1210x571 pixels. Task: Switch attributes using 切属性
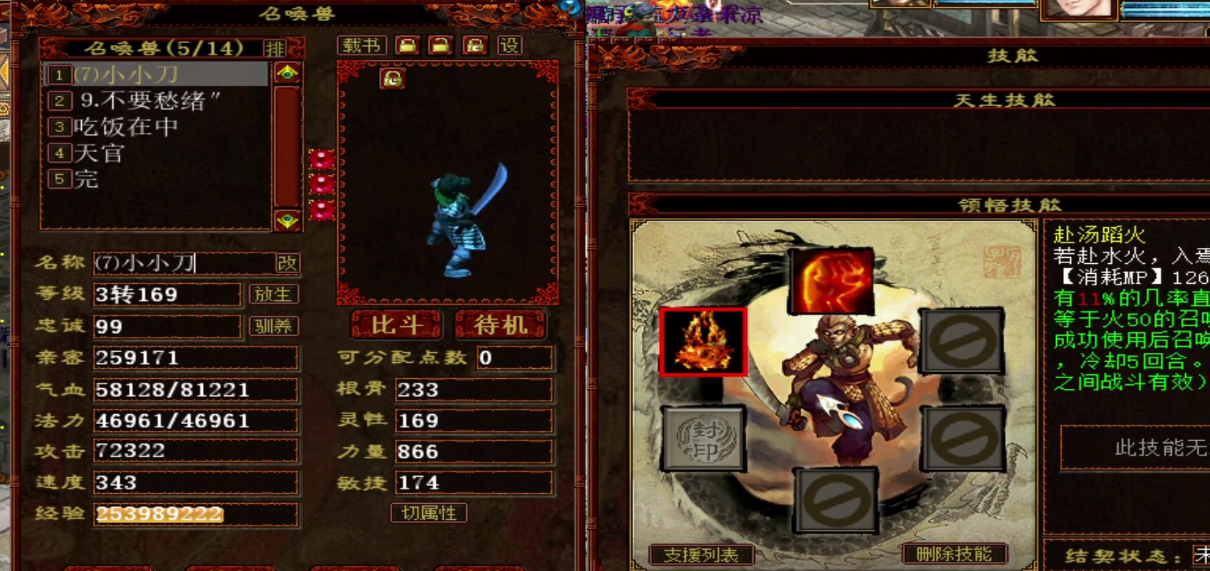428,513
